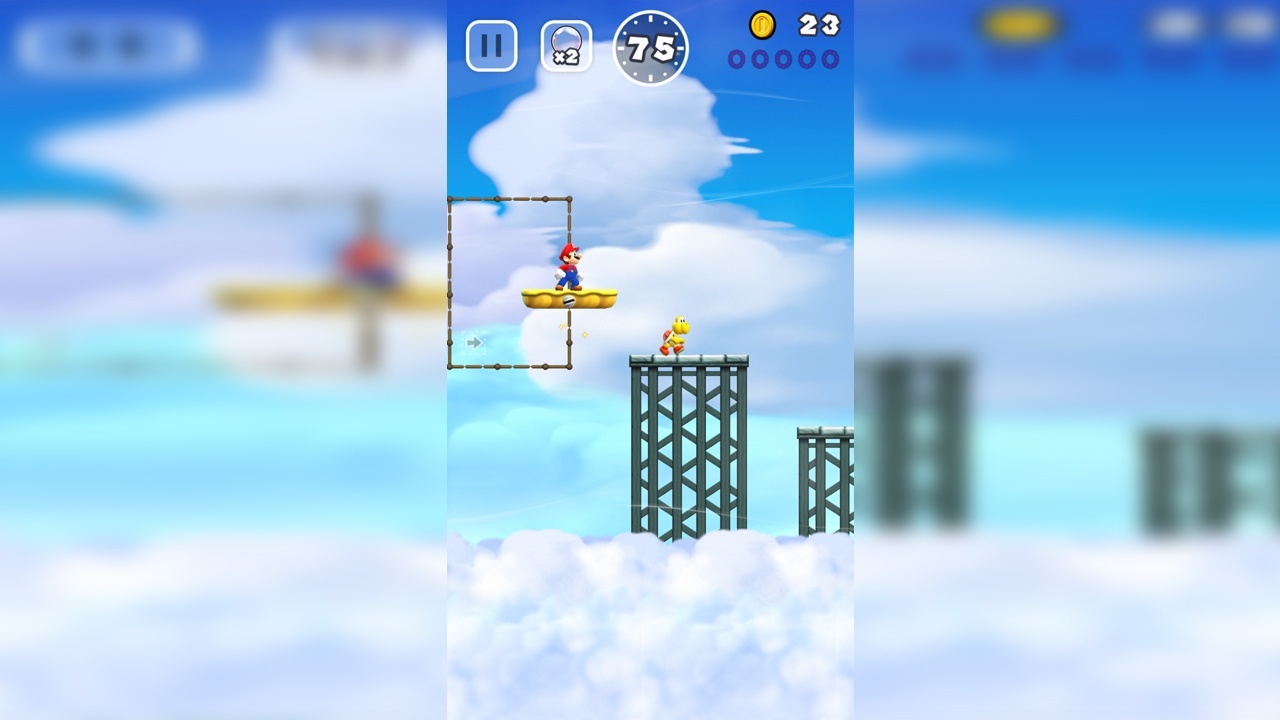1280x720 pixels.
Task: Toggle the fourth pink coin indicator
Action: 806,60
